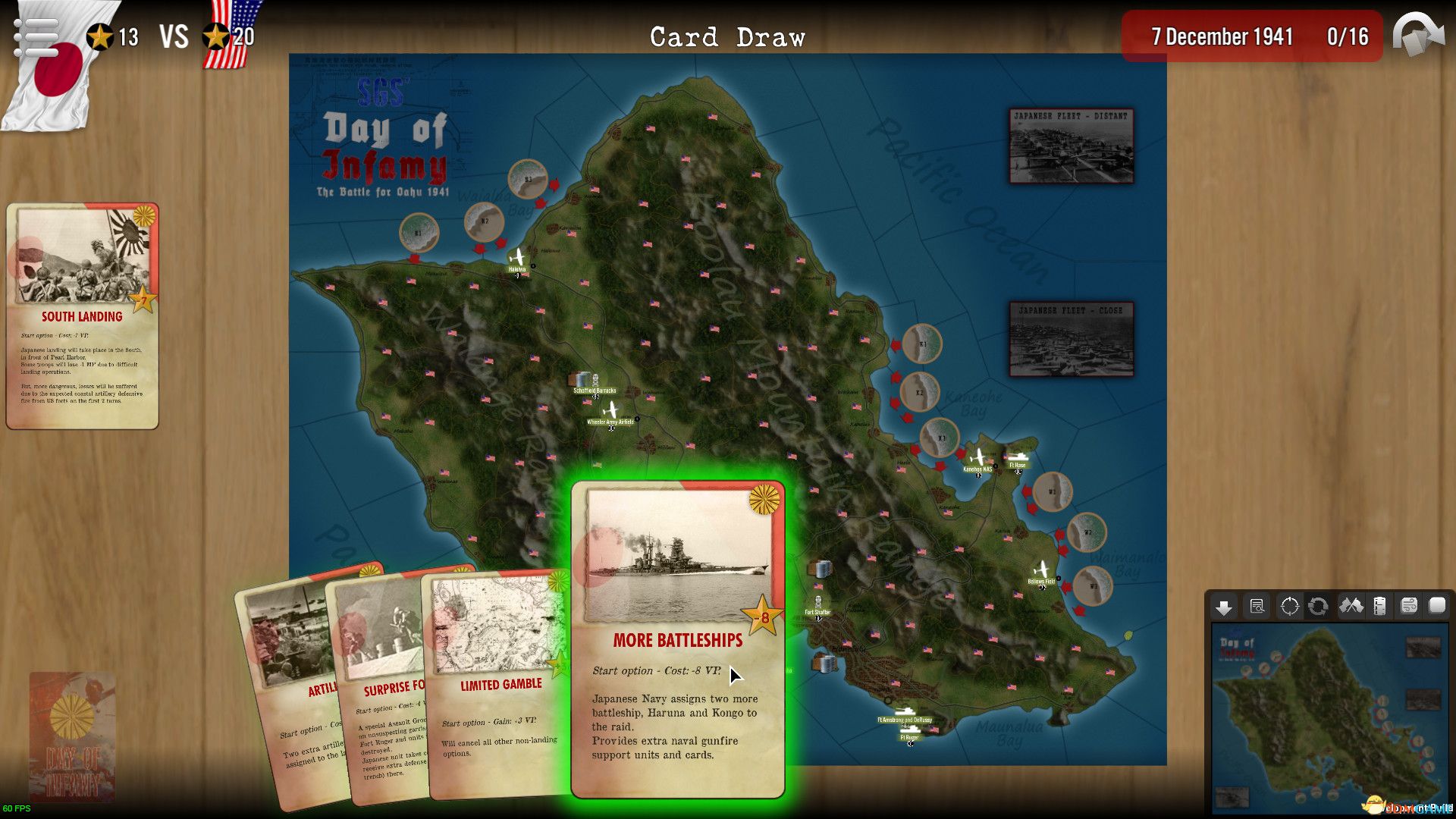Click the Card Draw title header

click(x=727, y=35)
